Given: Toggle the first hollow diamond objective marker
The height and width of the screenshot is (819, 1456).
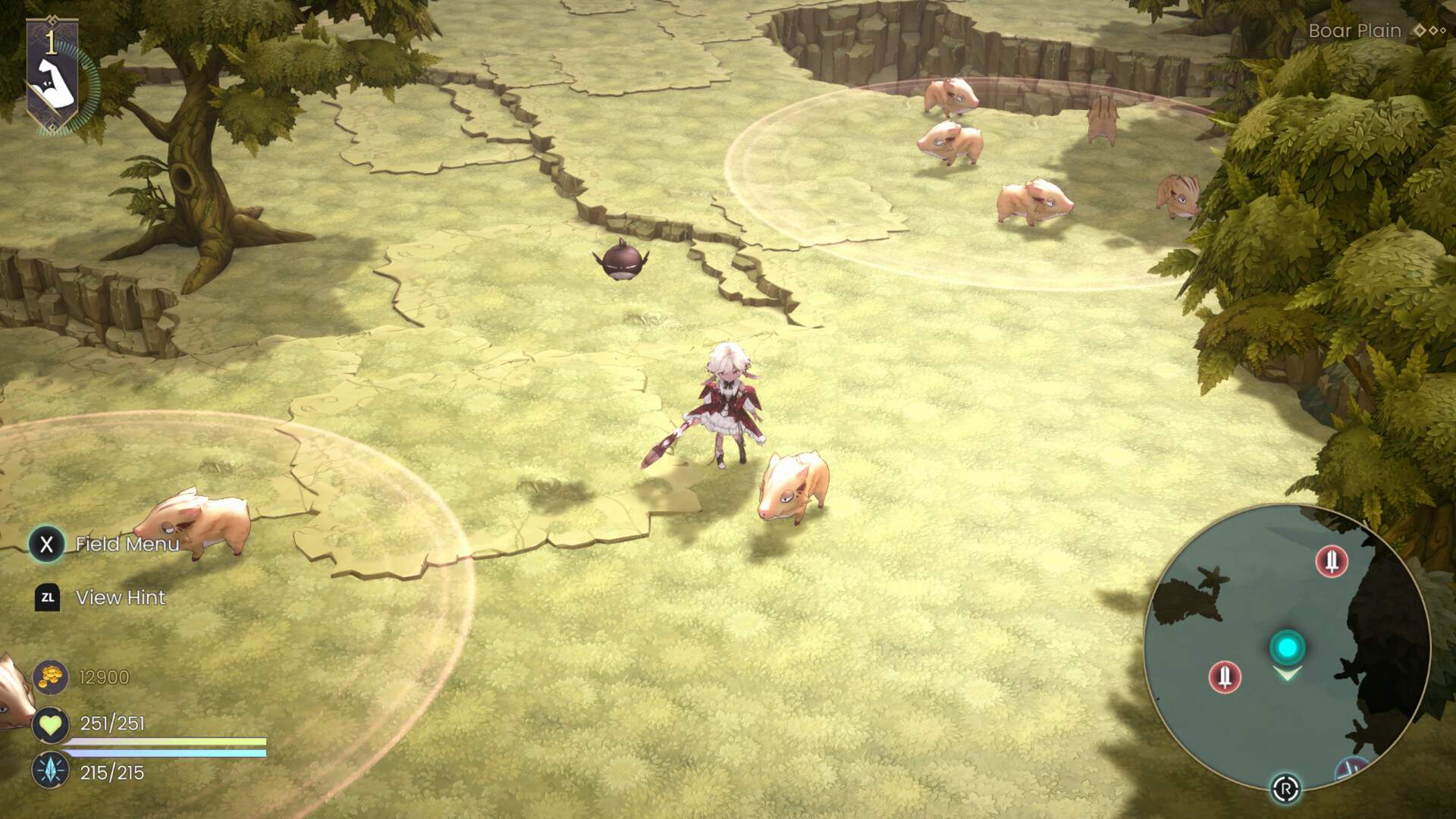Looking at the screenshot, I should point(1434,30).
